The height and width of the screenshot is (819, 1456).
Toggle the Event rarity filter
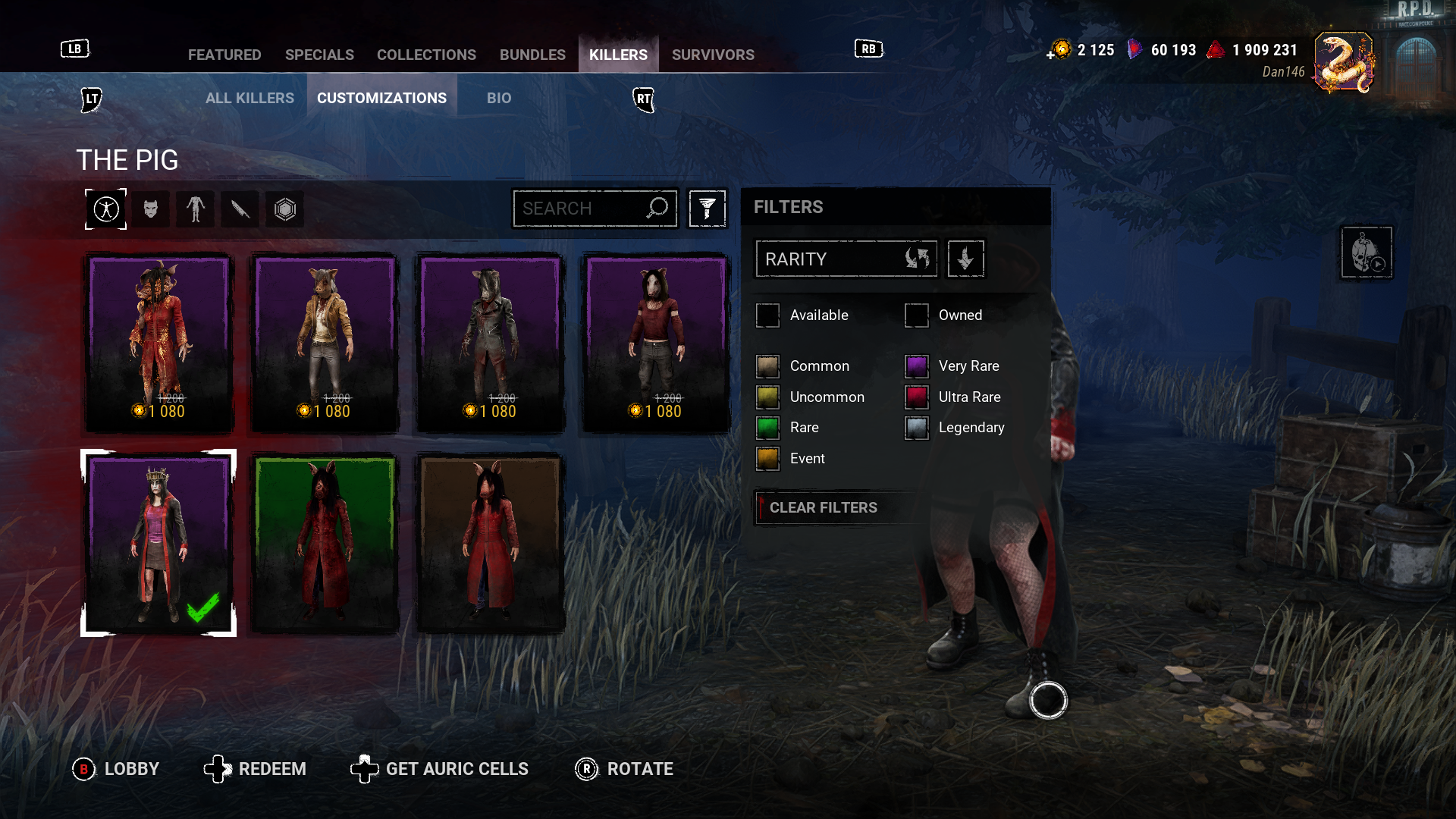[767, 459]
